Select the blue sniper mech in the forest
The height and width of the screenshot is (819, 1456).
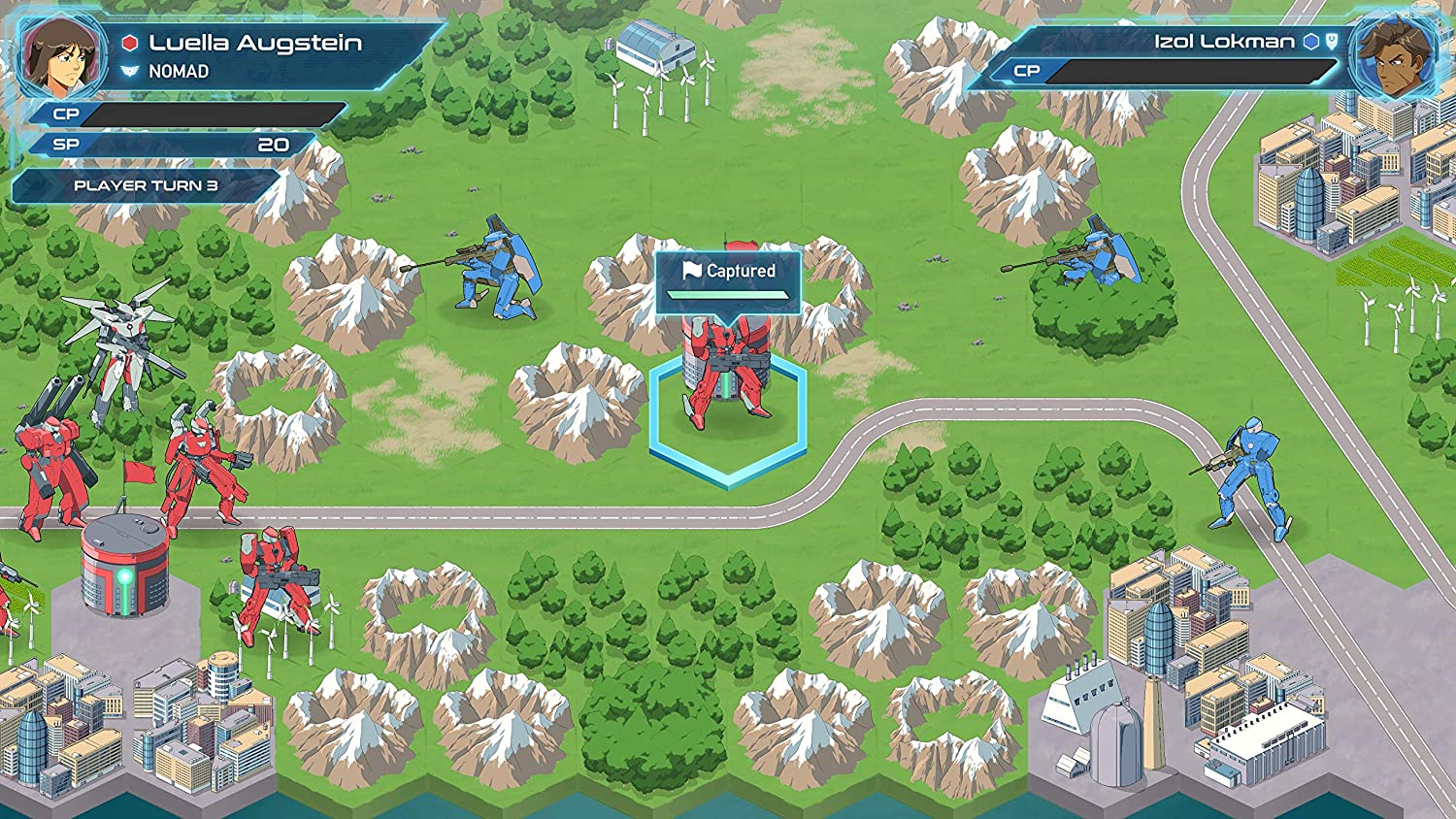click(1099, 254)
